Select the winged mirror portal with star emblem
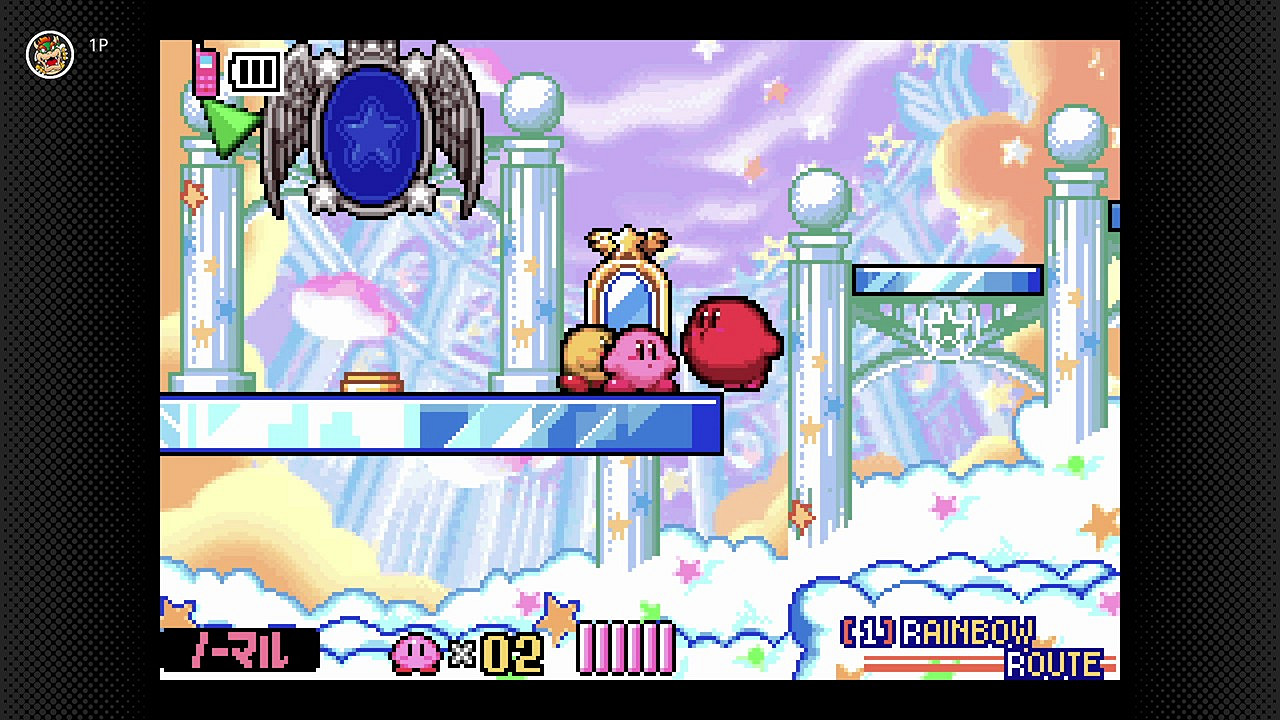Viewport: 1280px width, 720px height. (x=372, y=130)
